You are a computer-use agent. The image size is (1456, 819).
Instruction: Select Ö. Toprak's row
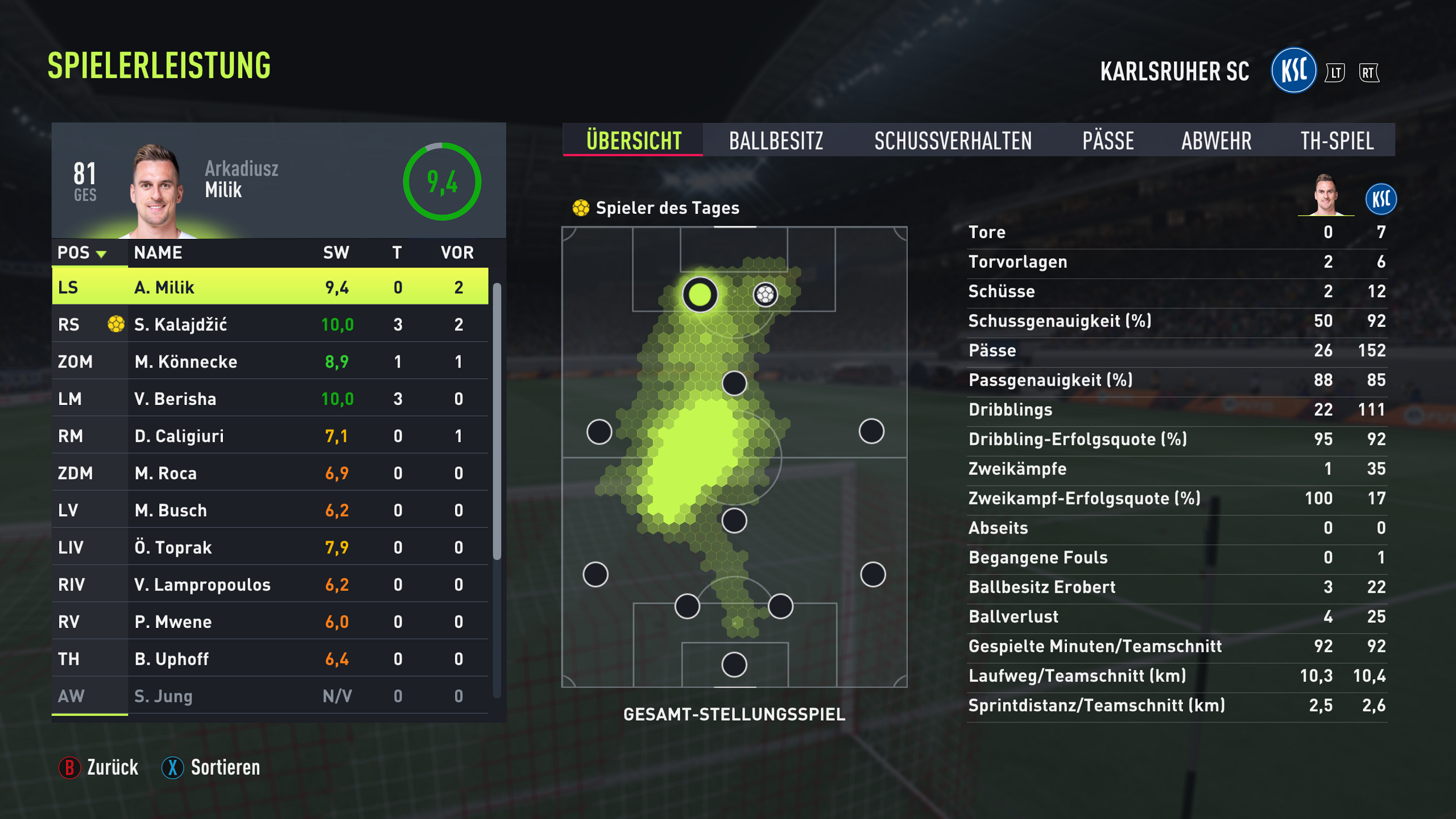(x=270, y=547)
